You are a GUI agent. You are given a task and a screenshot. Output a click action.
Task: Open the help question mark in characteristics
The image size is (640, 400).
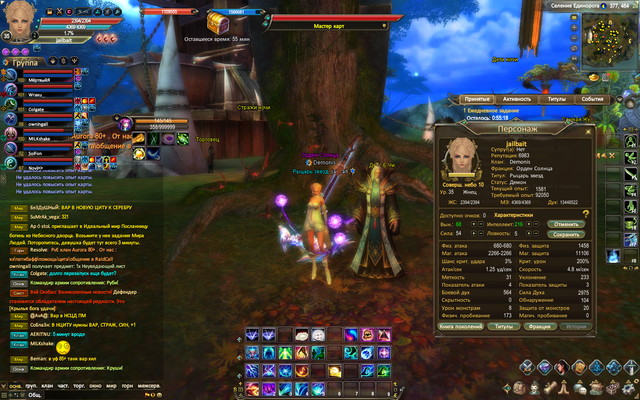pos(586,214)
